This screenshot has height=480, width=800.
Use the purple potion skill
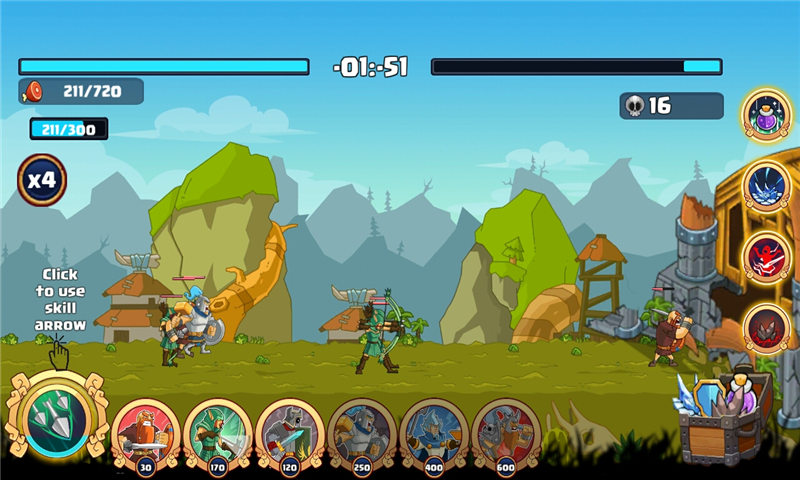(768, 116)
